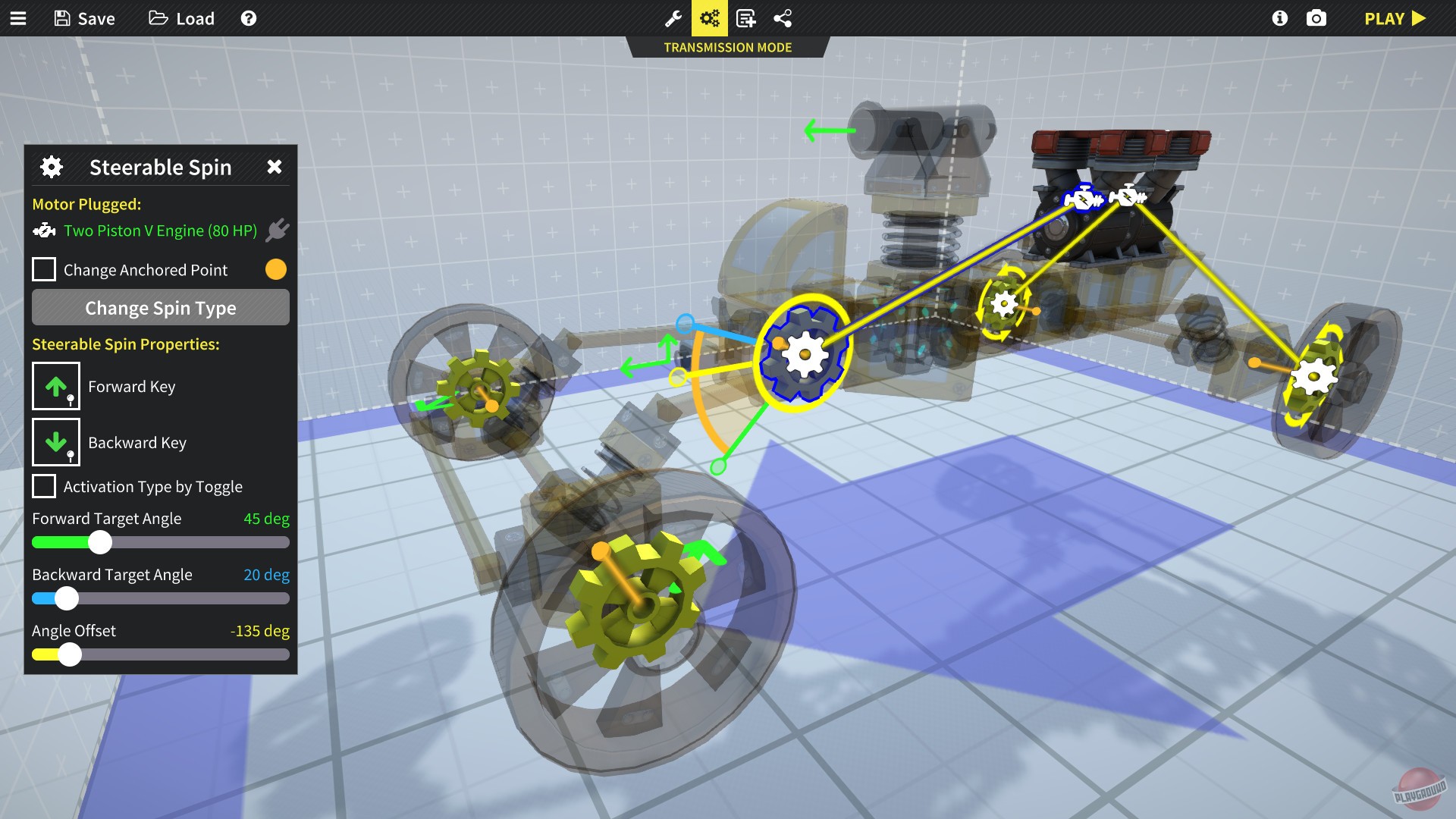Open Transmission Mode with the gears icon
This screenshot has width=1456, height=819.
710,18
